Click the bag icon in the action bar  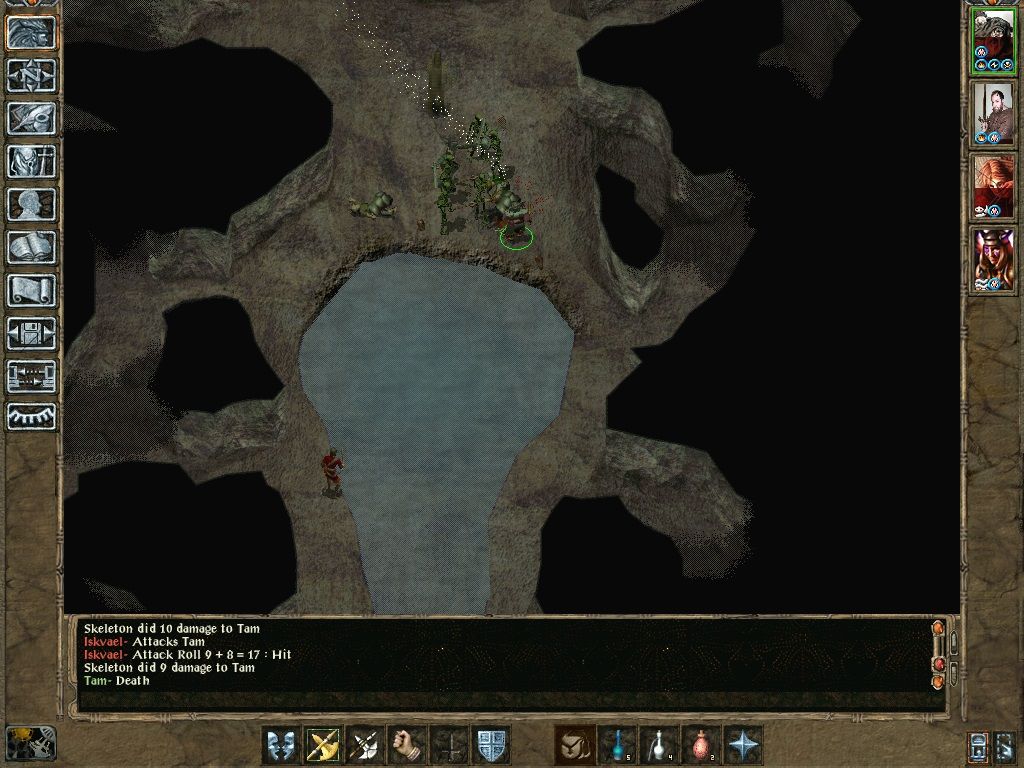(575, 745)
